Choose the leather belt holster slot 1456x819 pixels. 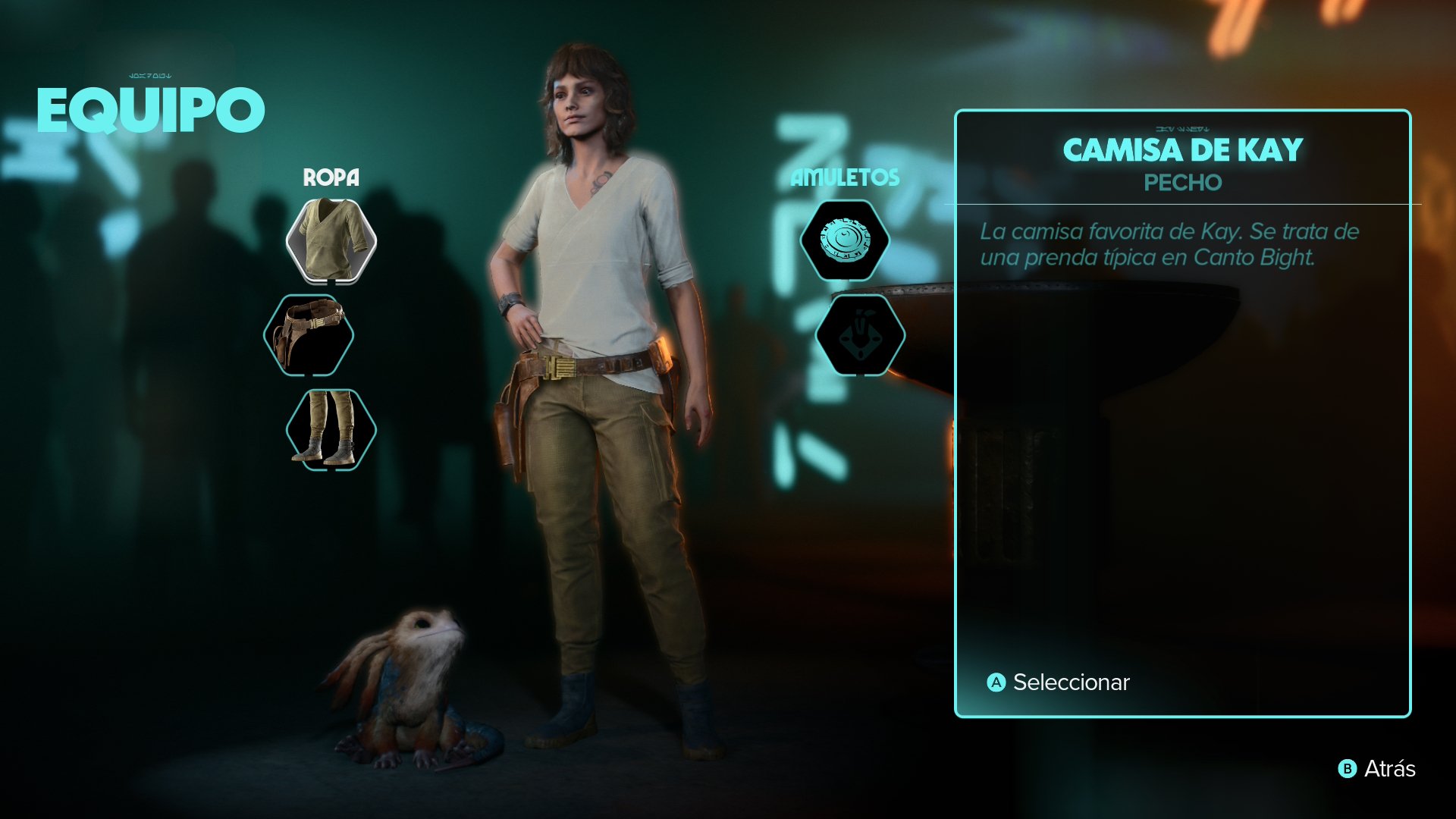click(309, 335)
